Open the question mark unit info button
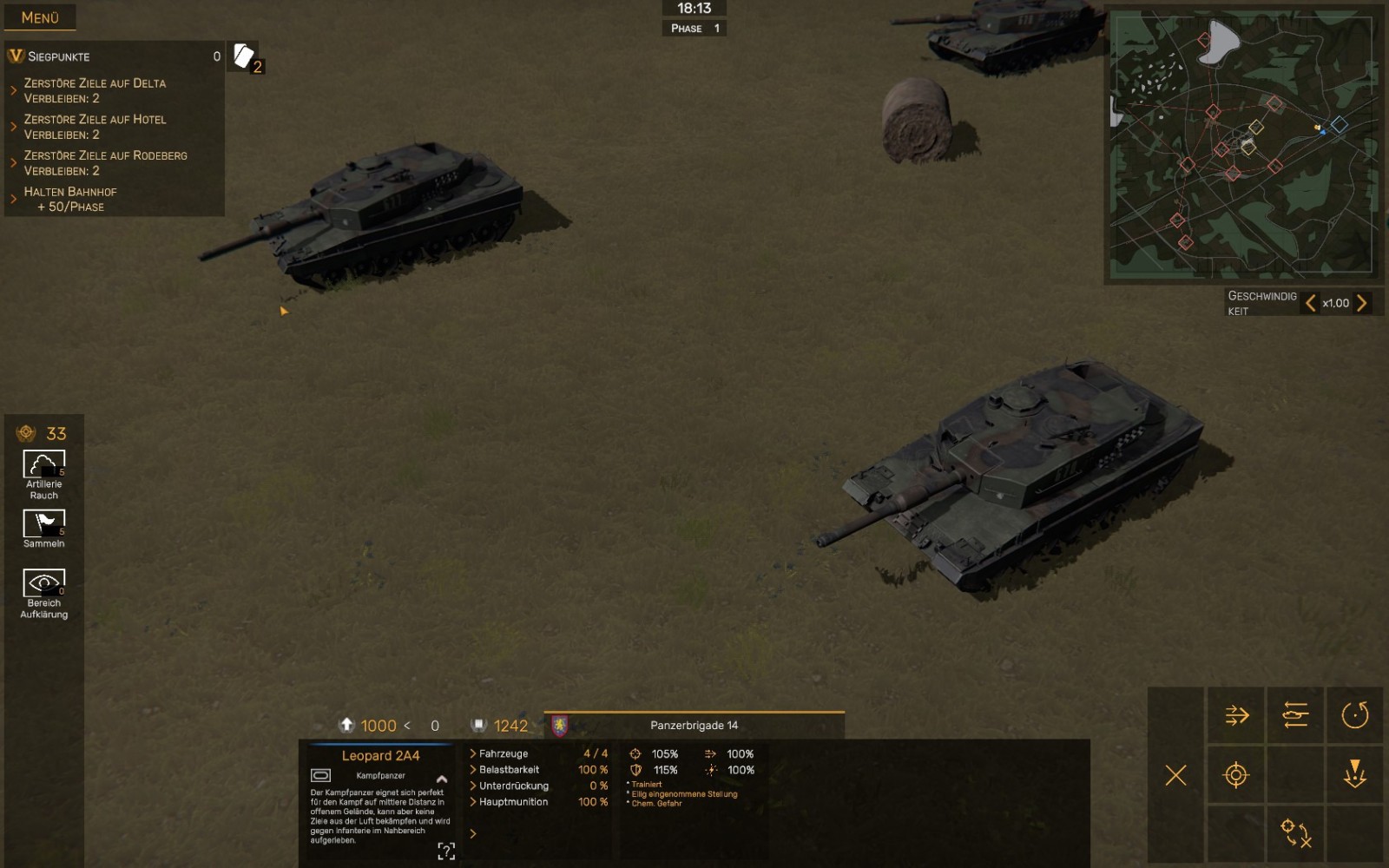1389x868 pixels. point(446,851)
